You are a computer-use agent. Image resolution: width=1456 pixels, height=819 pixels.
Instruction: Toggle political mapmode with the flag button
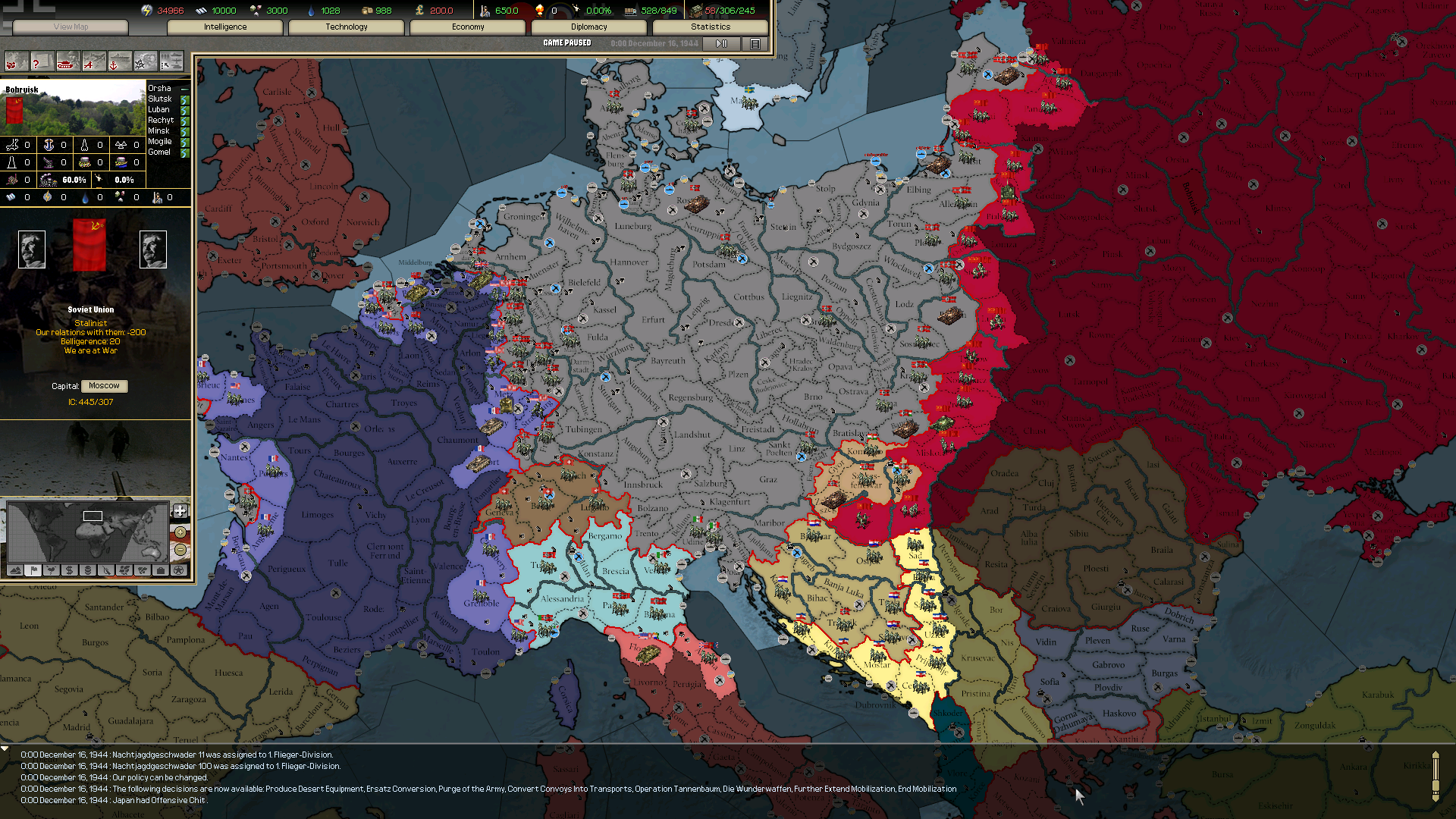point(33,571)
